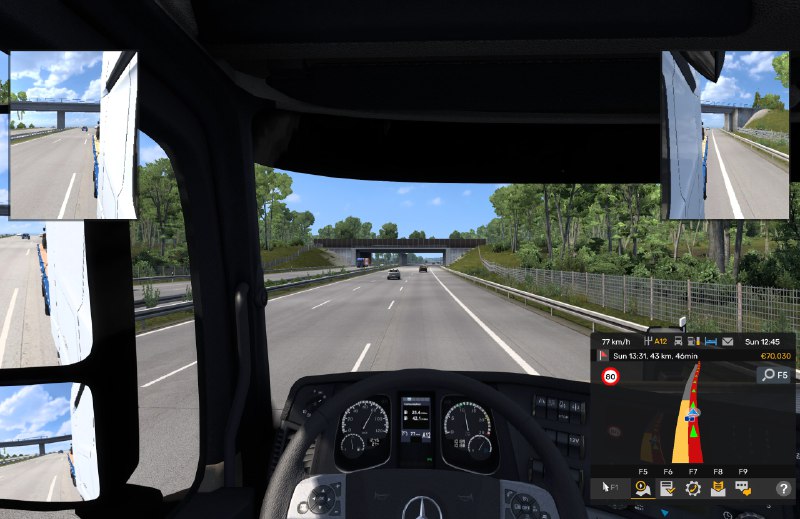The width and height of the screenshot is (800, 519).
Task: Open the navigation tab in route advisor
Action: (x=643, y=489)
